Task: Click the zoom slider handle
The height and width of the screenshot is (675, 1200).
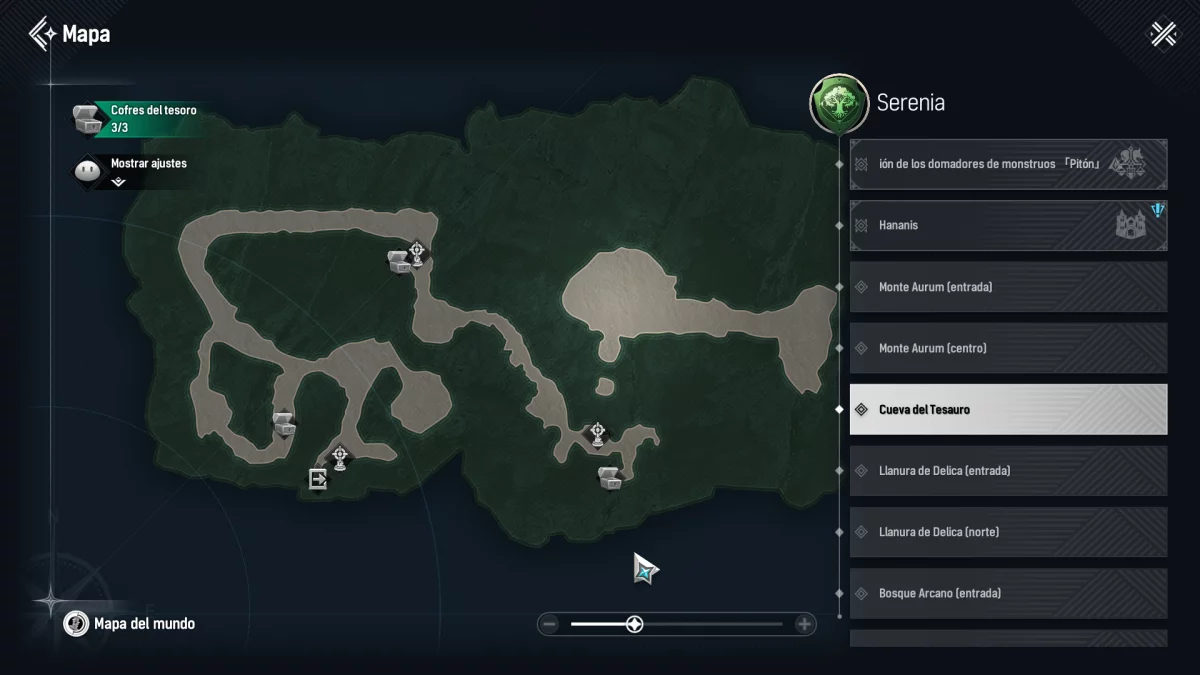Action: [634, 625]
